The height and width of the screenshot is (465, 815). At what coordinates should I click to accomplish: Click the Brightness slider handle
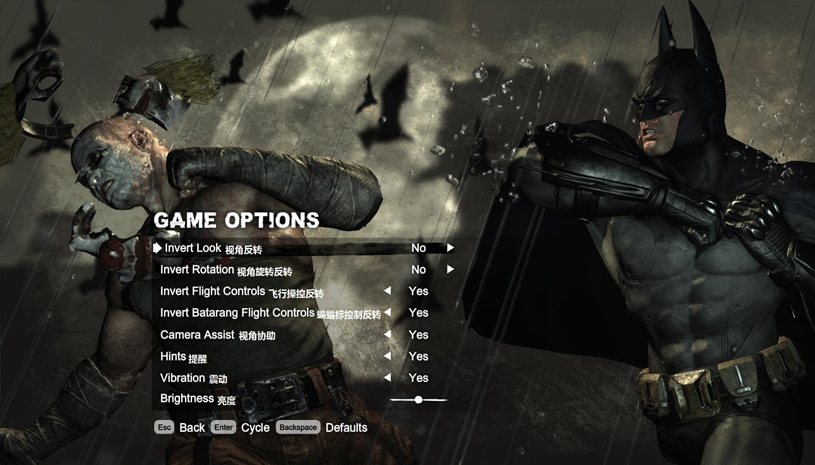(x=418, y=400)
